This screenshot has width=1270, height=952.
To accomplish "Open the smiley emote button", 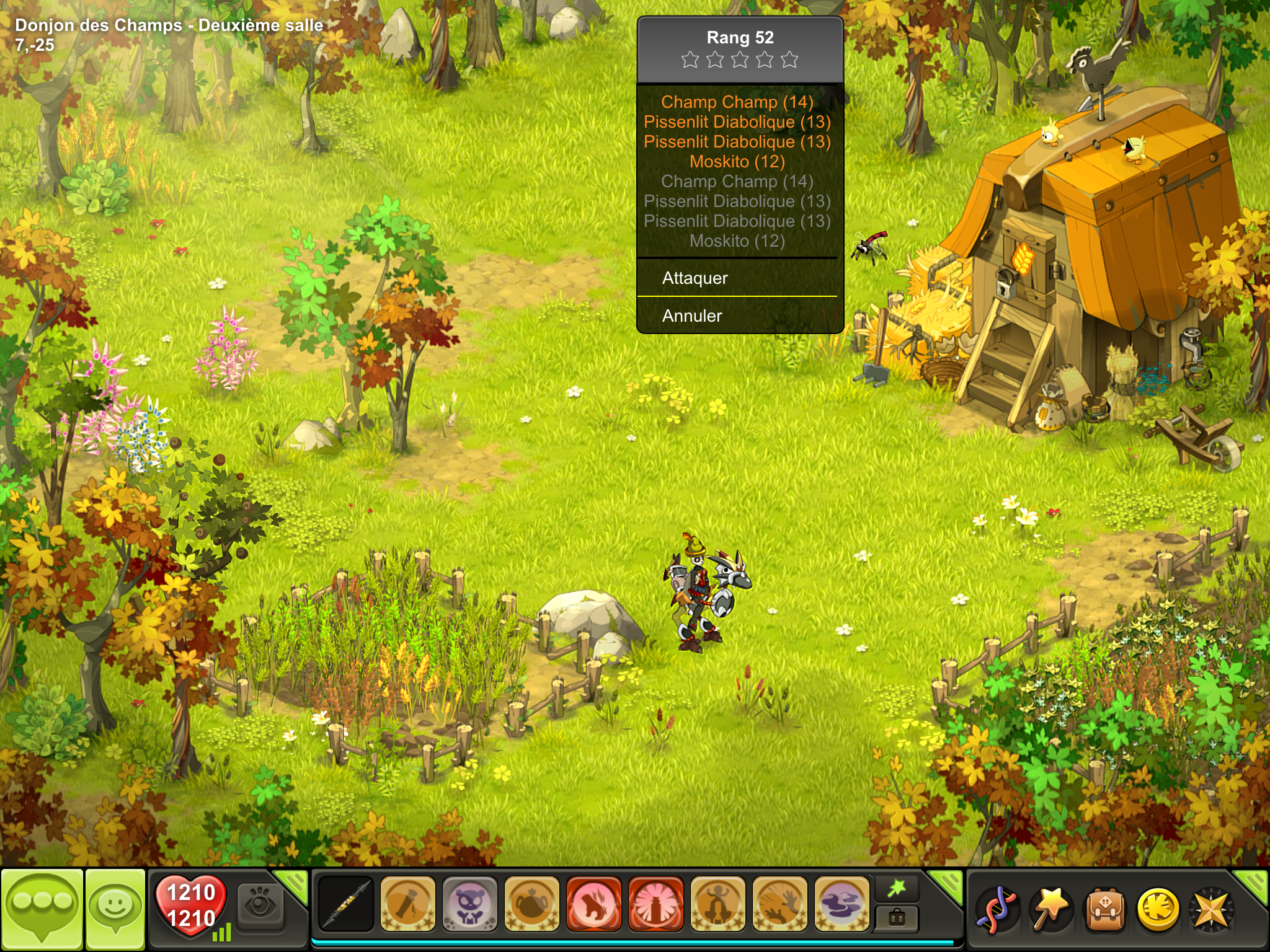I will coord(115,909).
